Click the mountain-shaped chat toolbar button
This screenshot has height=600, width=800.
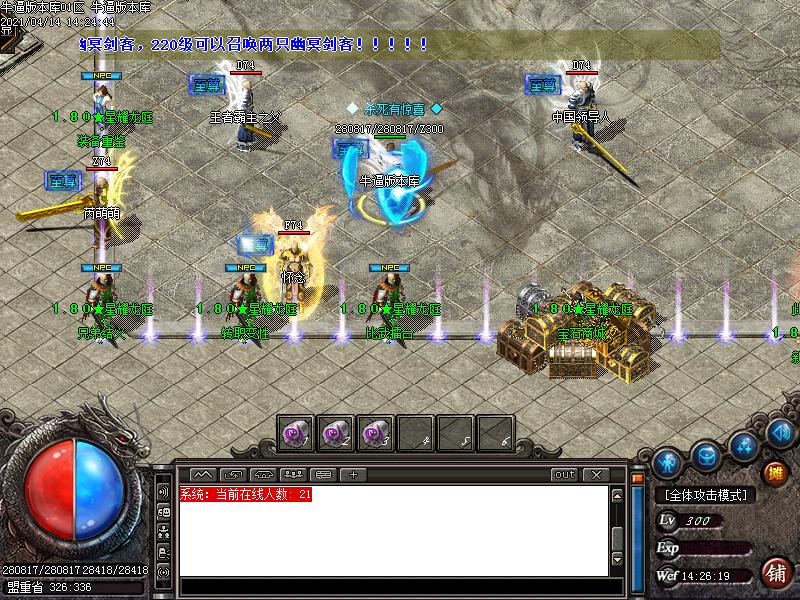point(203,474)
